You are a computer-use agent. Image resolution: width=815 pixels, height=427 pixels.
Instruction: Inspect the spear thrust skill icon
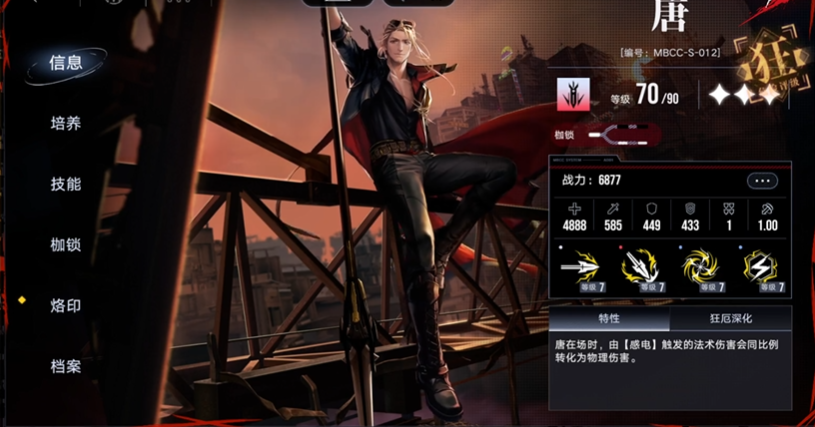click(x=580, y=267)
